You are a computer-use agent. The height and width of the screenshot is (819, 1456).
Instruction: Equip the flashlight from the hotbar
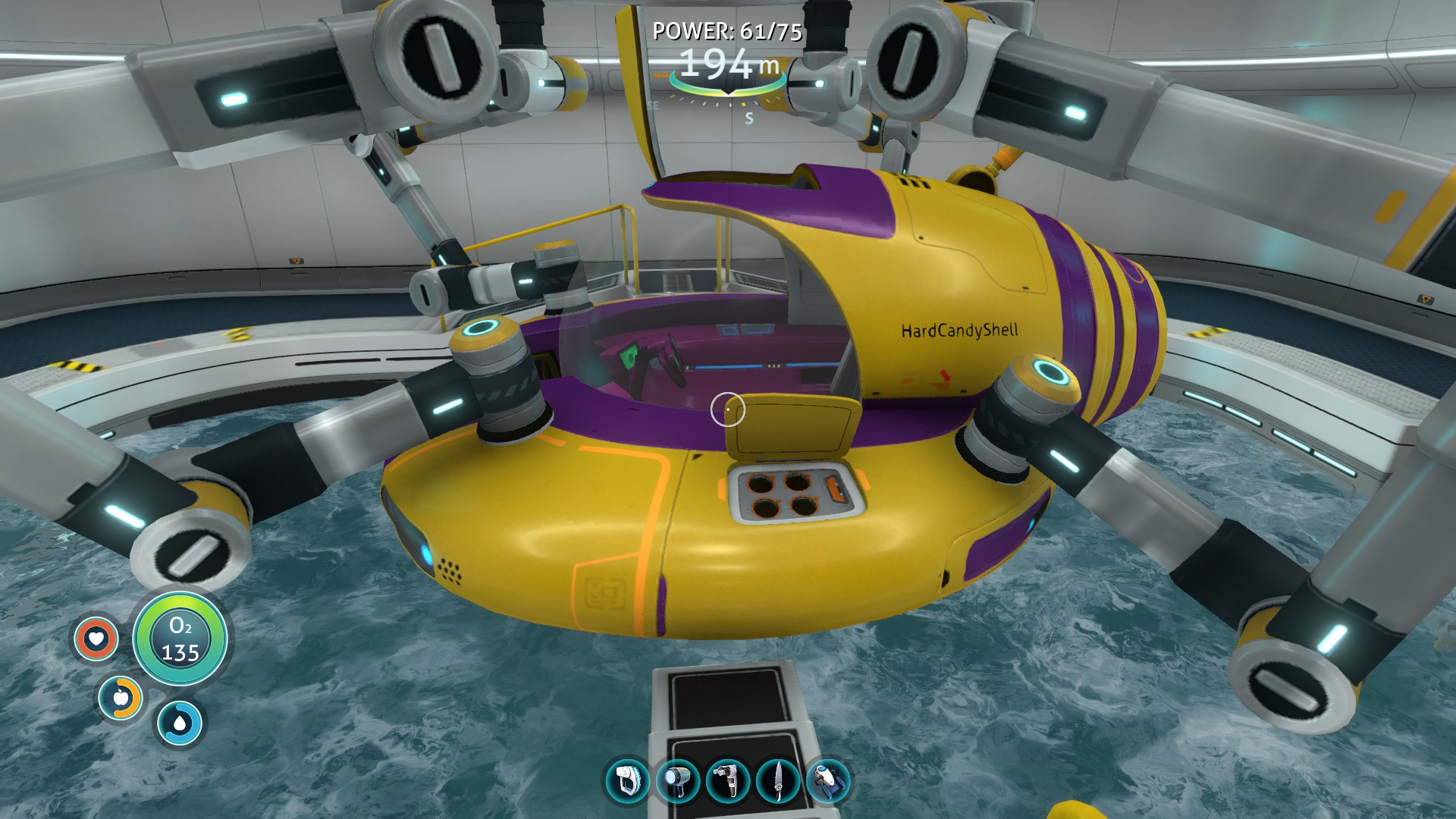point(677,781)
